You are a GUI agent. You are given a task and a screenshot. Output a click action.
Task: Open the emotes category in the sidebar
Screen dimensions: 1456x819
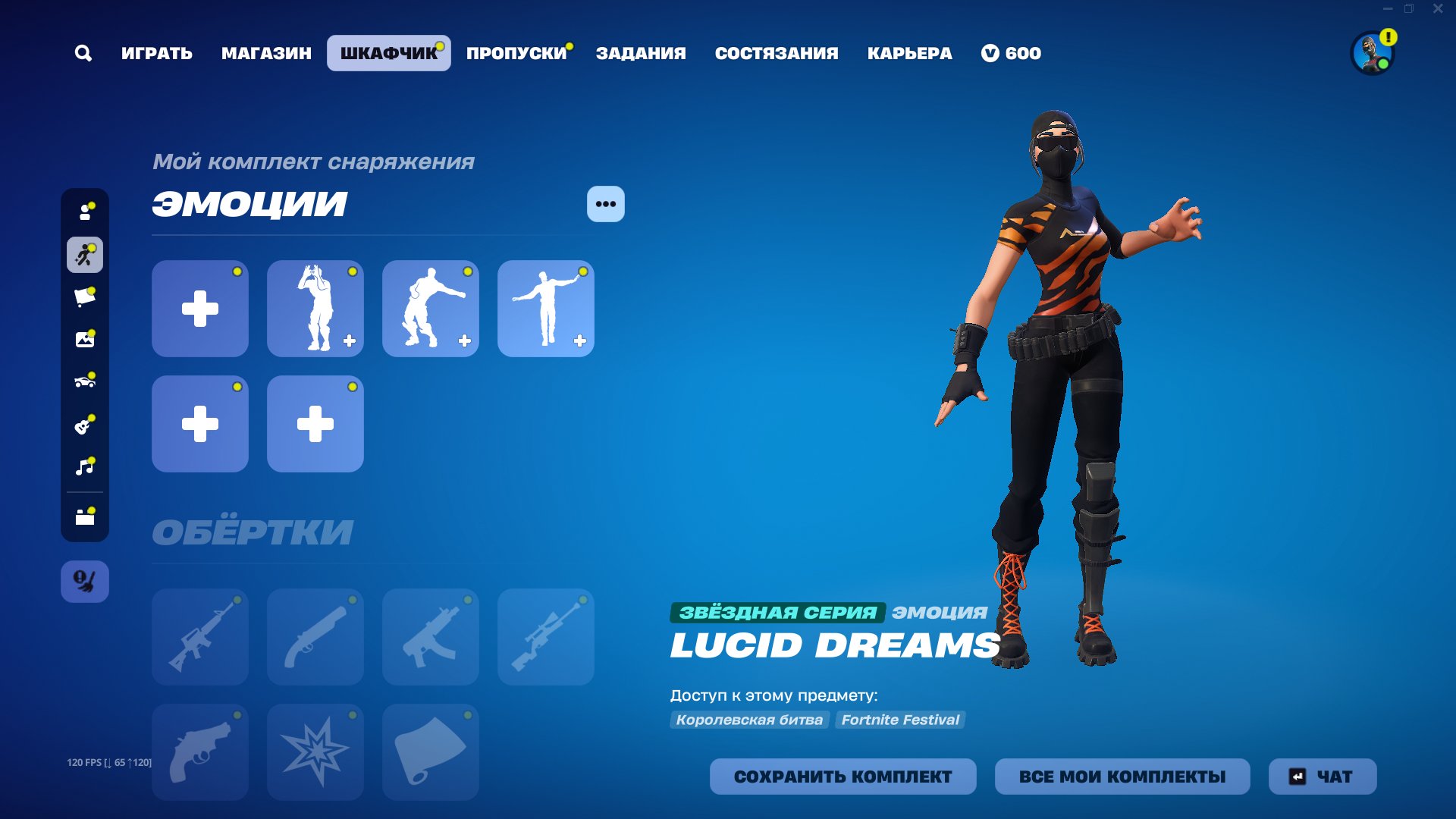(x=84, y=256)
